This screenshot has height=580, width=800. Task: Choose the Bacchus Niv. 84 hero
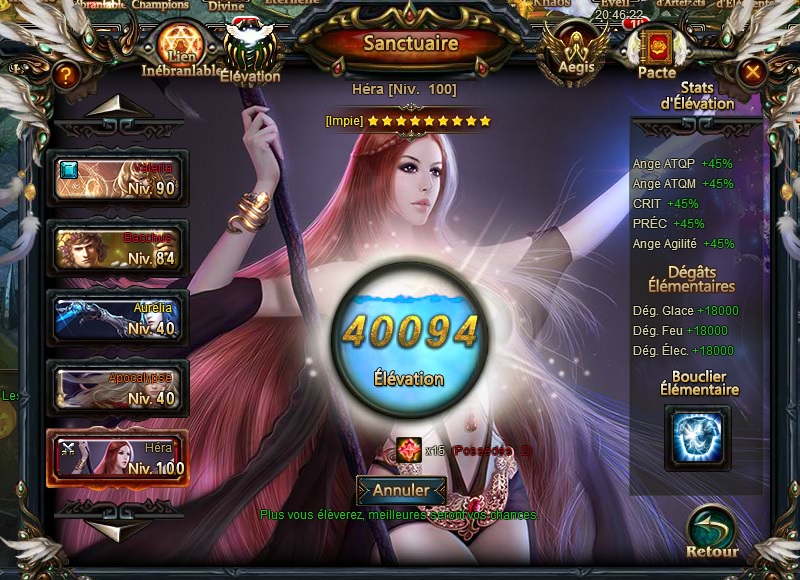point(117,248)
